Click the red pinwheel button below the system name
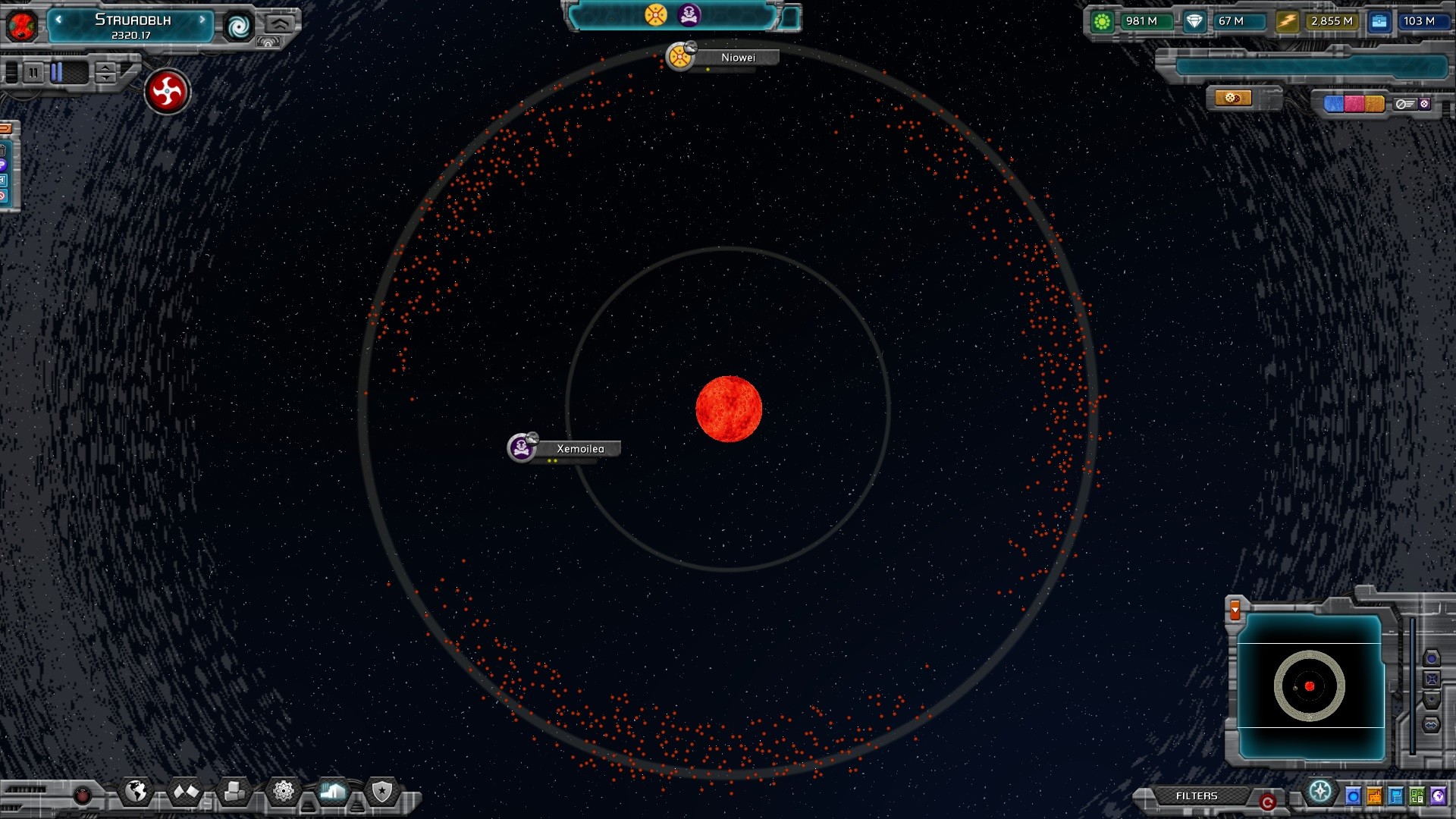 (167, 92)
